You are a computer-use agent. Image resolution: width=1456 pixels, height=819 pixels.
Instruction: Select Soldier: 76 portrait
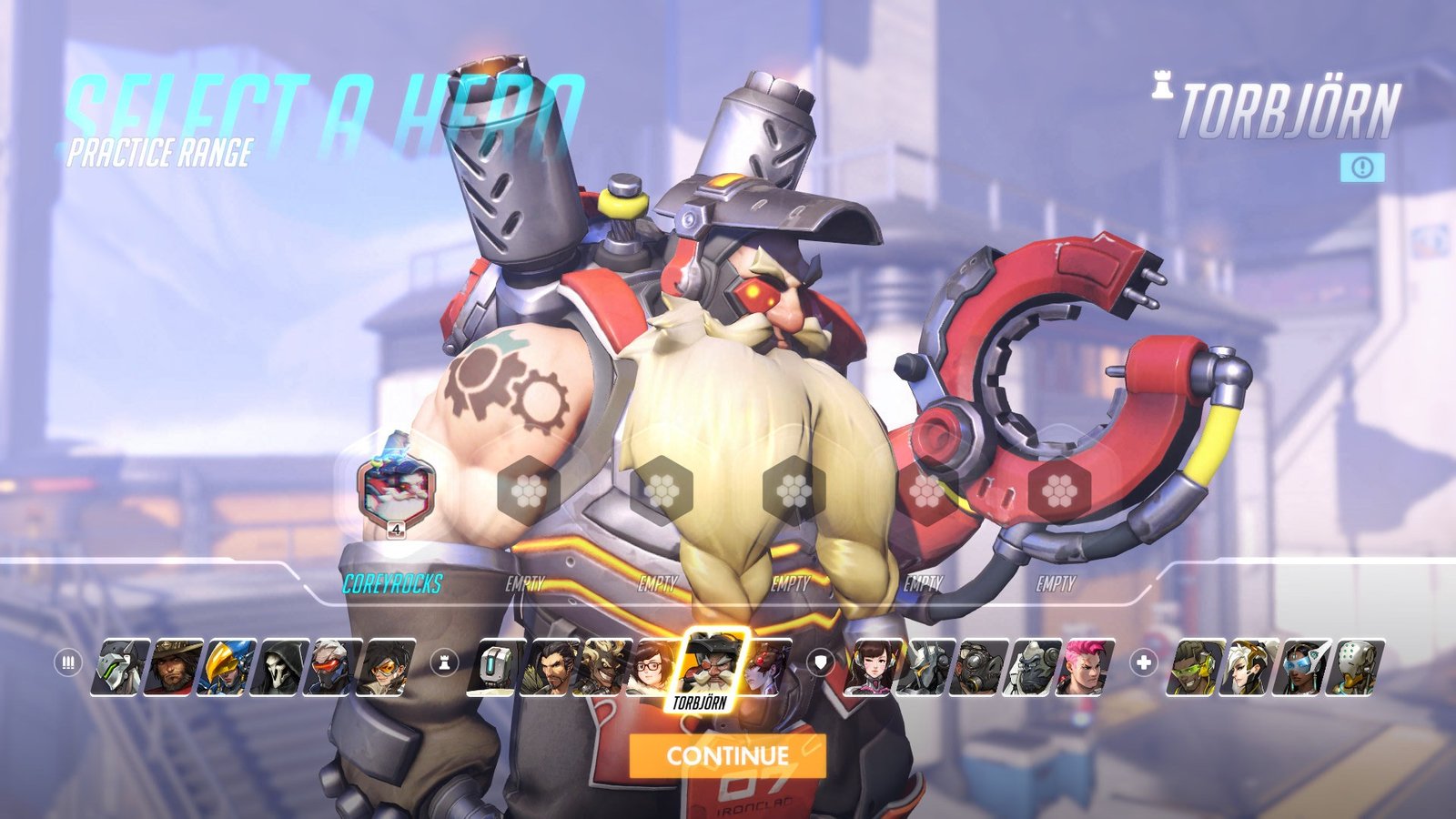(x=335, y=667)
